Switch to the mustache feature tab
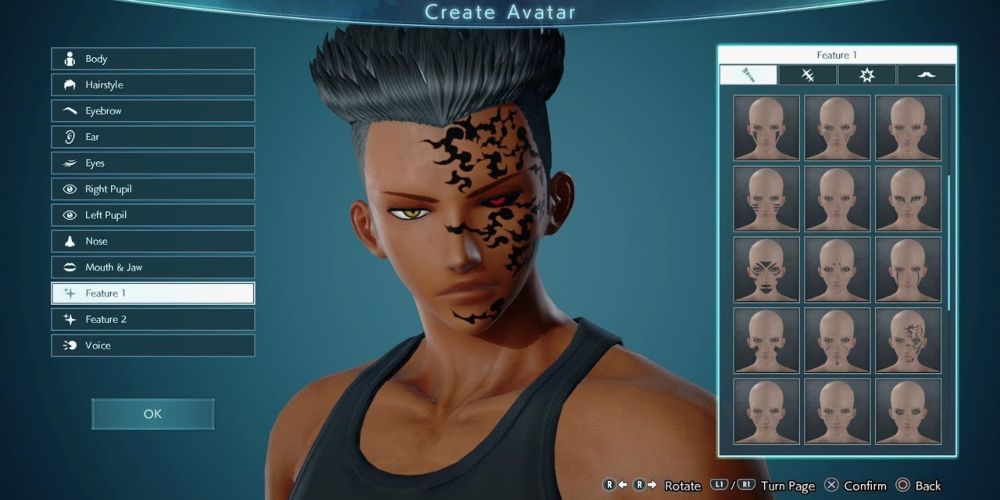 [925, 75]
